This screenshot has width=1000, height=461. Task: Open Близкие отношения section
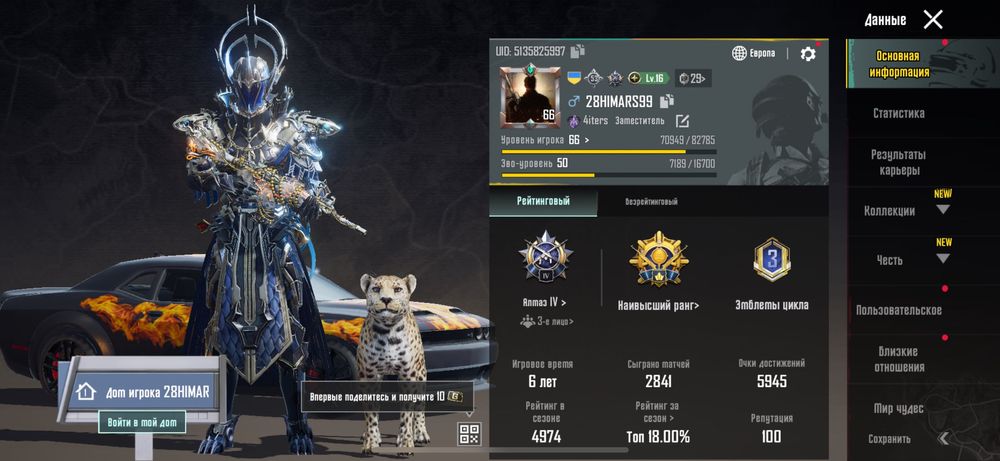pos(898,359)
